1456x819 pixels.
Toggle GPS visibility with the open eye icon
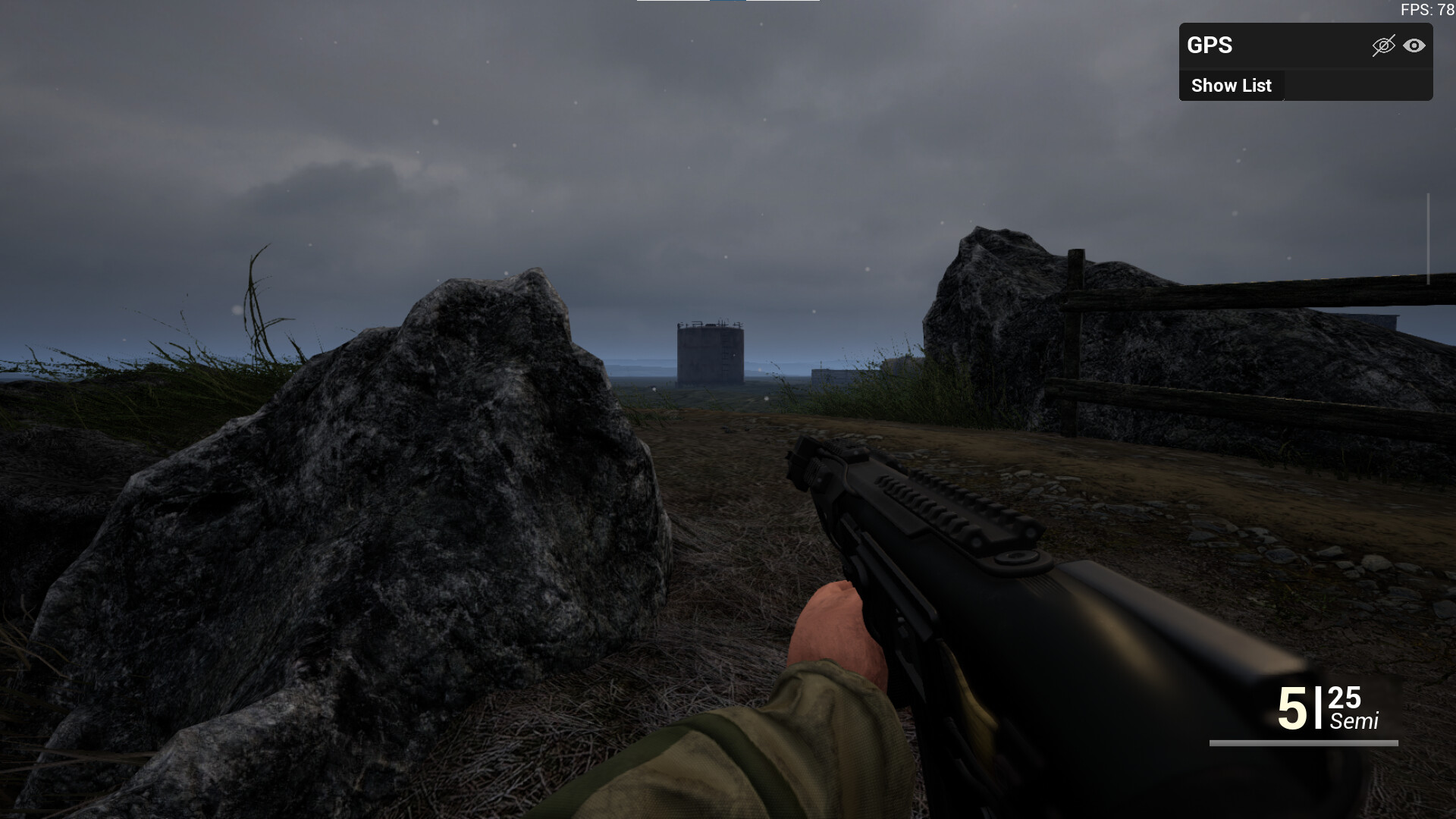(1415, 46)
